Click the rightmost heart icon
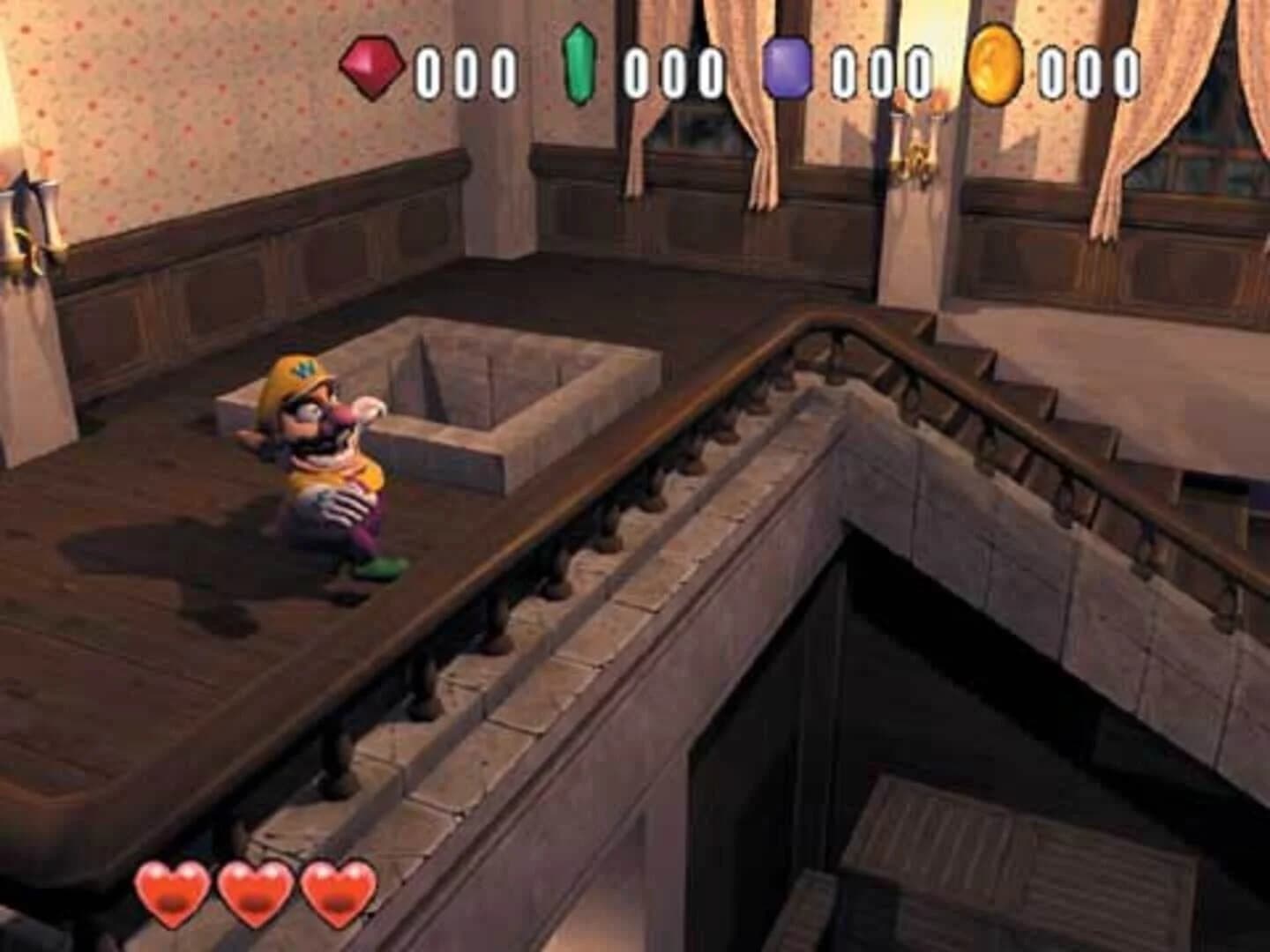 tap(333, 890)
